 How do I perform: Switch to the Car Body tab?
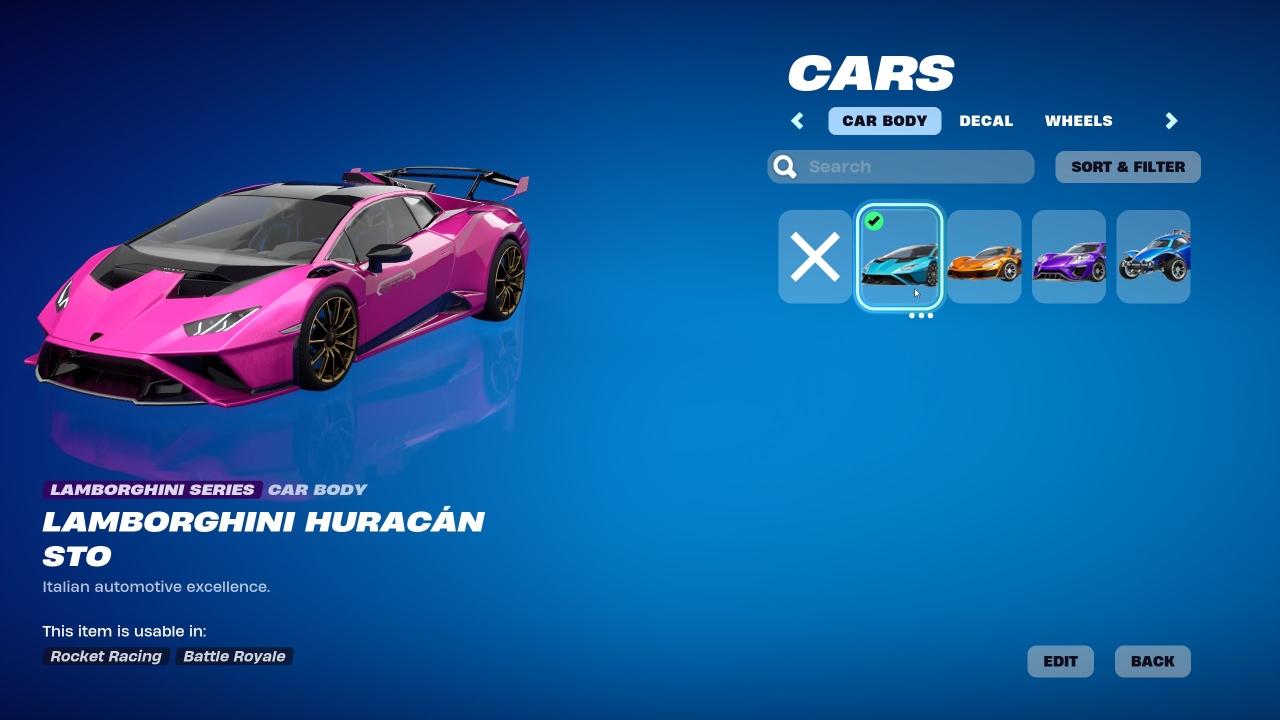(x=884, y=121)
